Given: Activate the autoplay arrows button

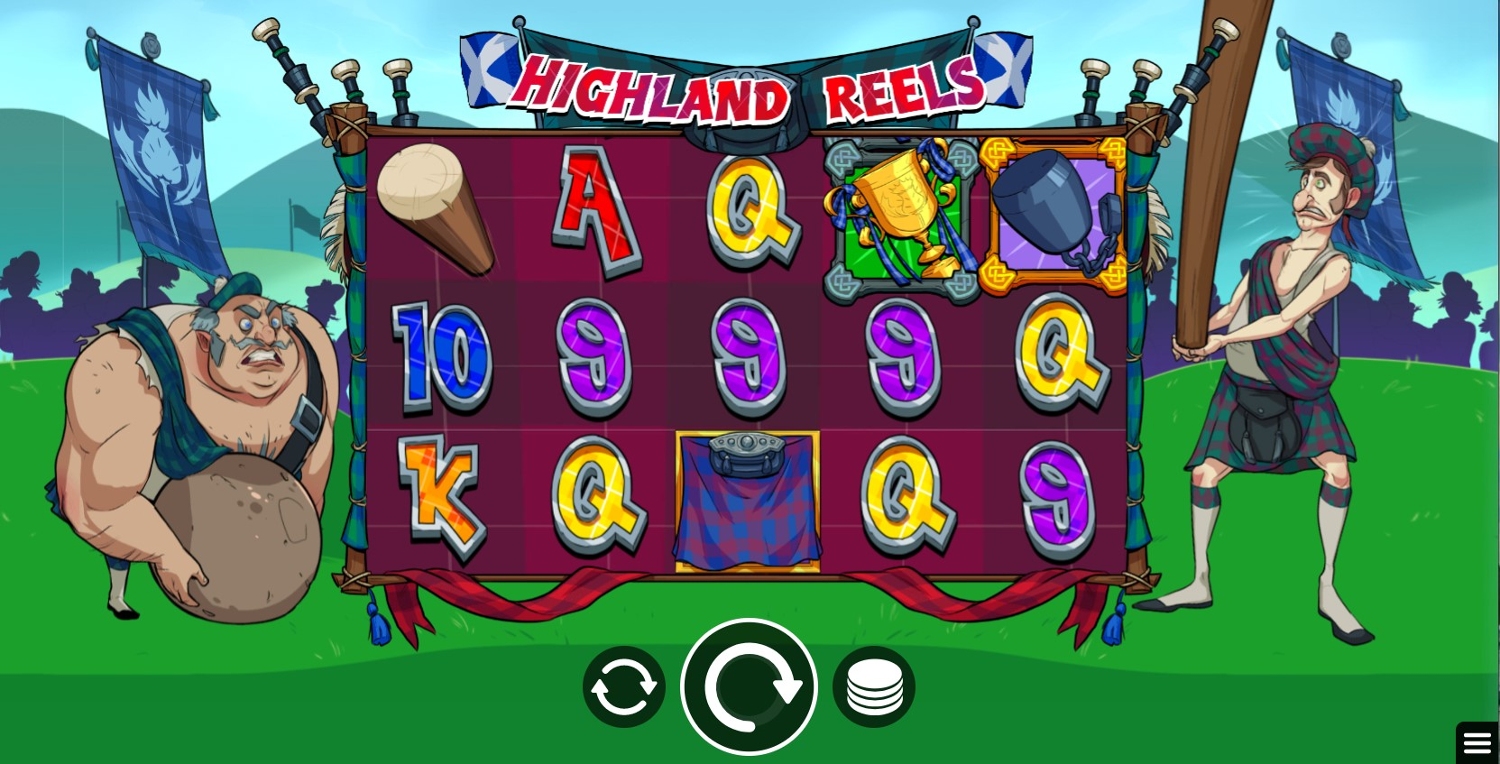Looking at the screenshot, I should point(624,687).
